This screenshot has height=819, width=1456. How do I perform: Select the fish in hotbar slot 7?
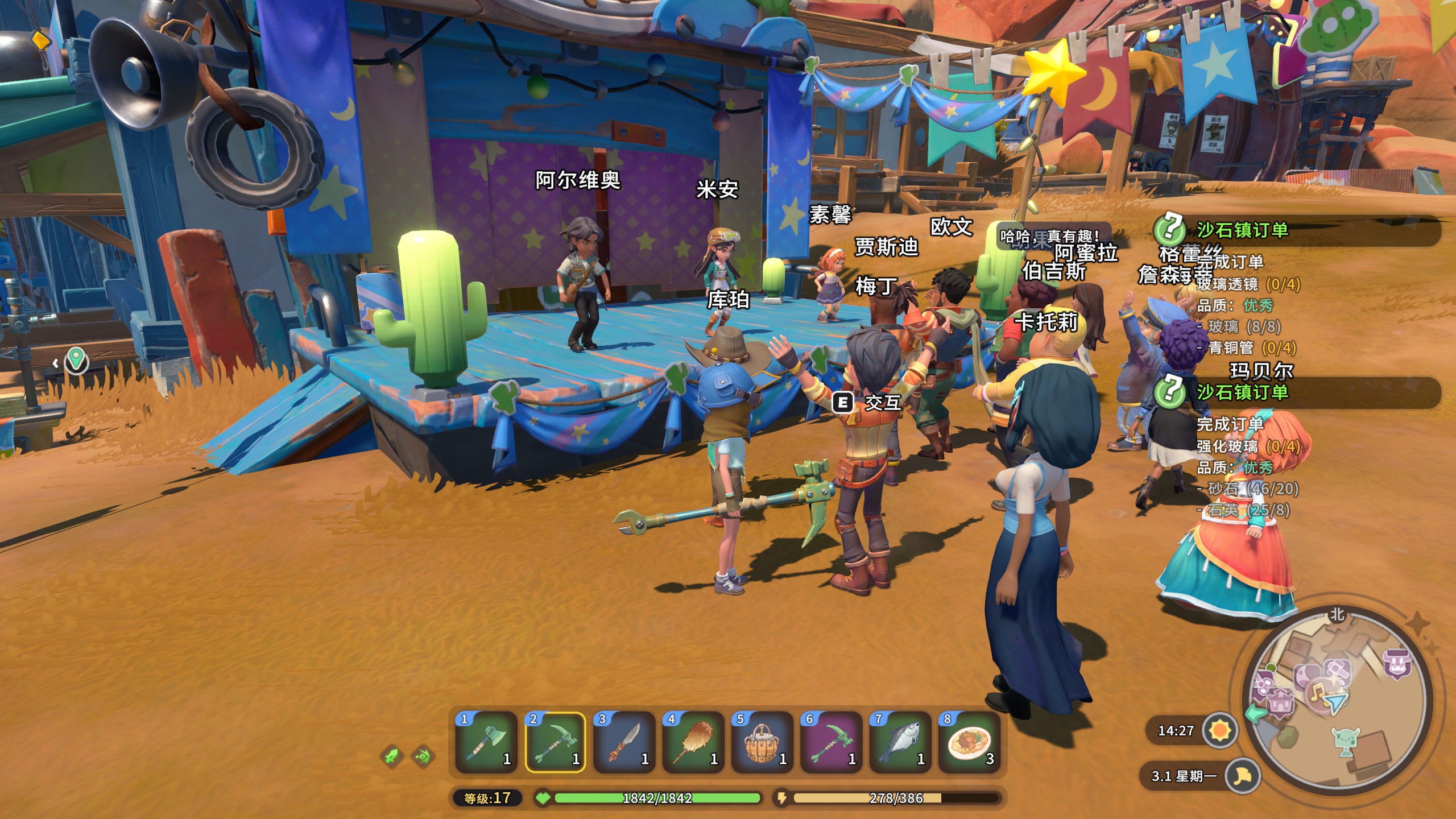pos(900,742)
